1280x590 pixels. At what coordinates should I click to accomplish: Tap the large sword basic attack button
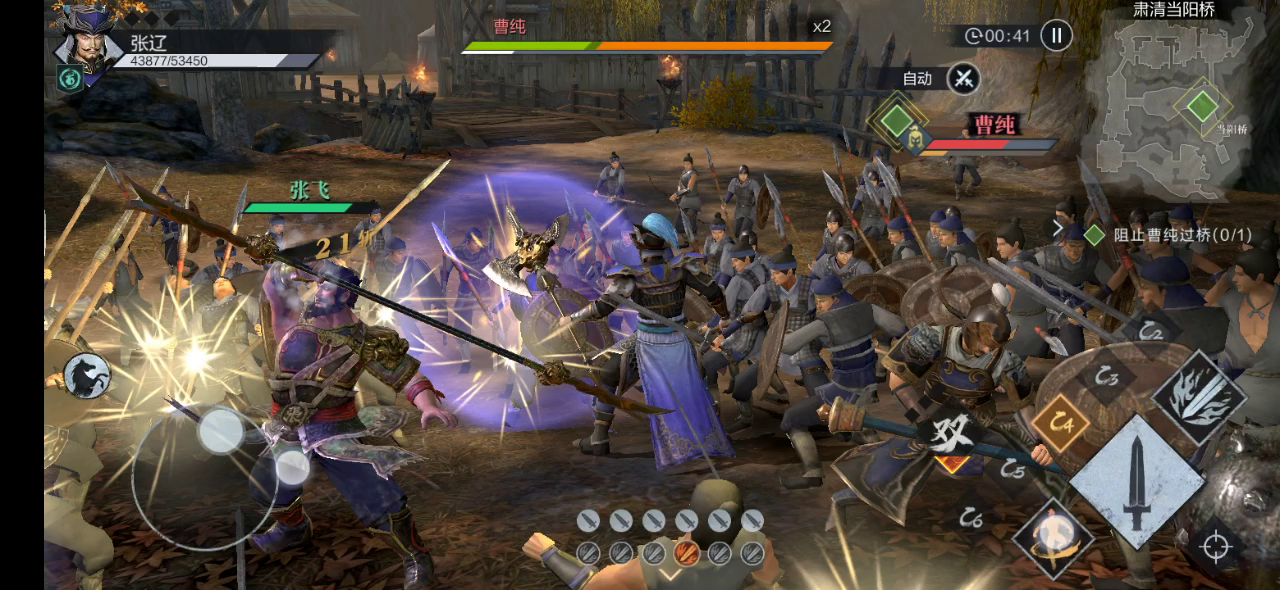[x=1136, y=480]
